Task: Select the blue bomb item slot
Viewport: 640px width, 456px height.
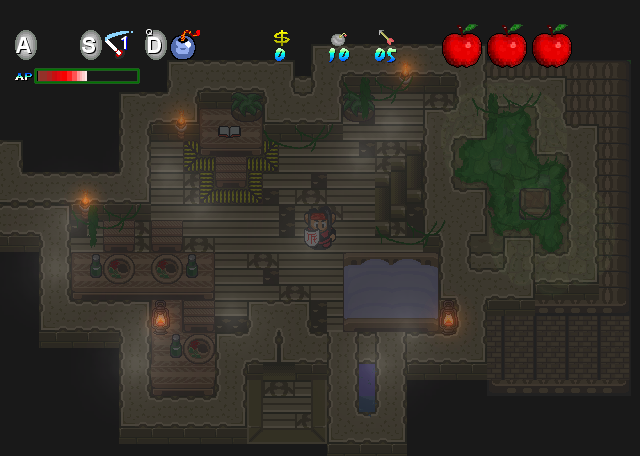Action: pos(183,45)
